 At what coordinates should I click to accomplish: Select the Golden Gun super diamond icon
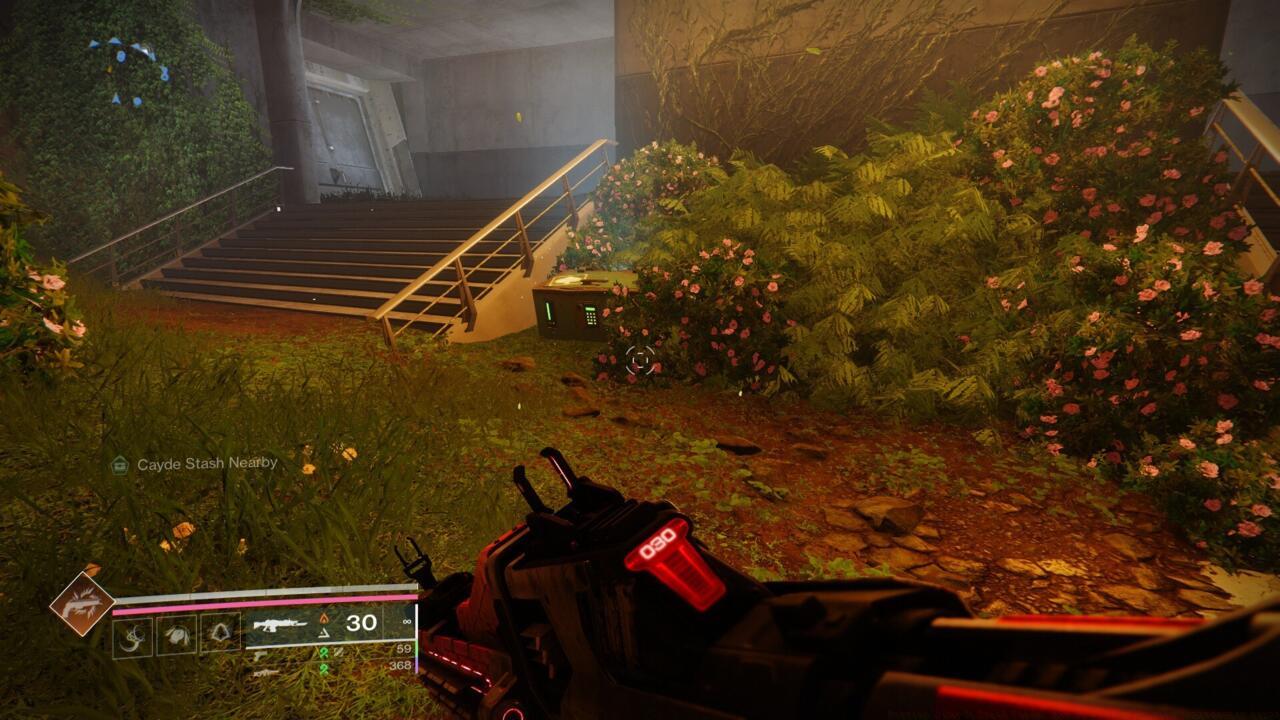(82, 603)
